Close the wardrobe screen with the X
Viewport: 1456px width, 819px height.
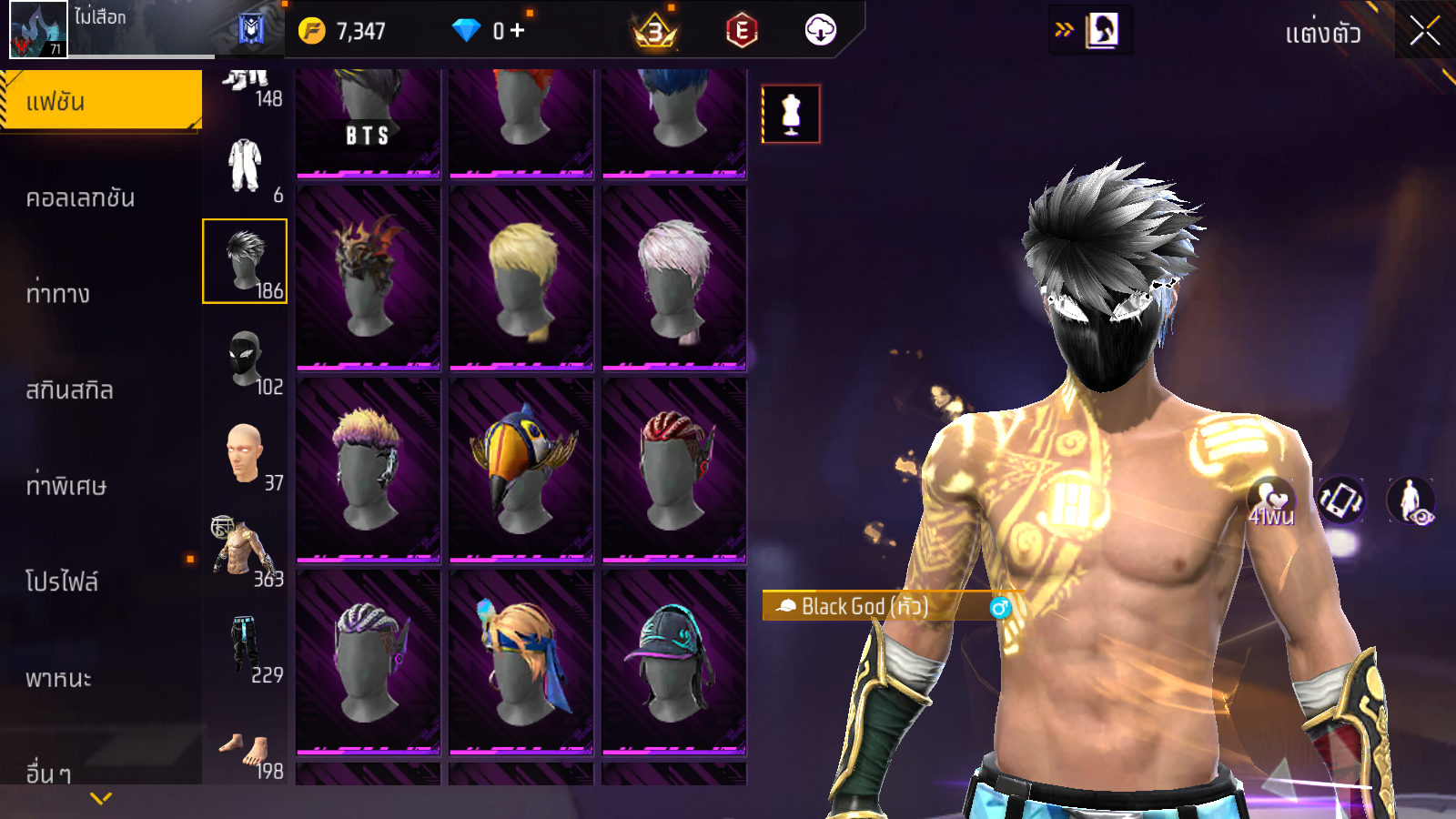tap(1424, 31)
